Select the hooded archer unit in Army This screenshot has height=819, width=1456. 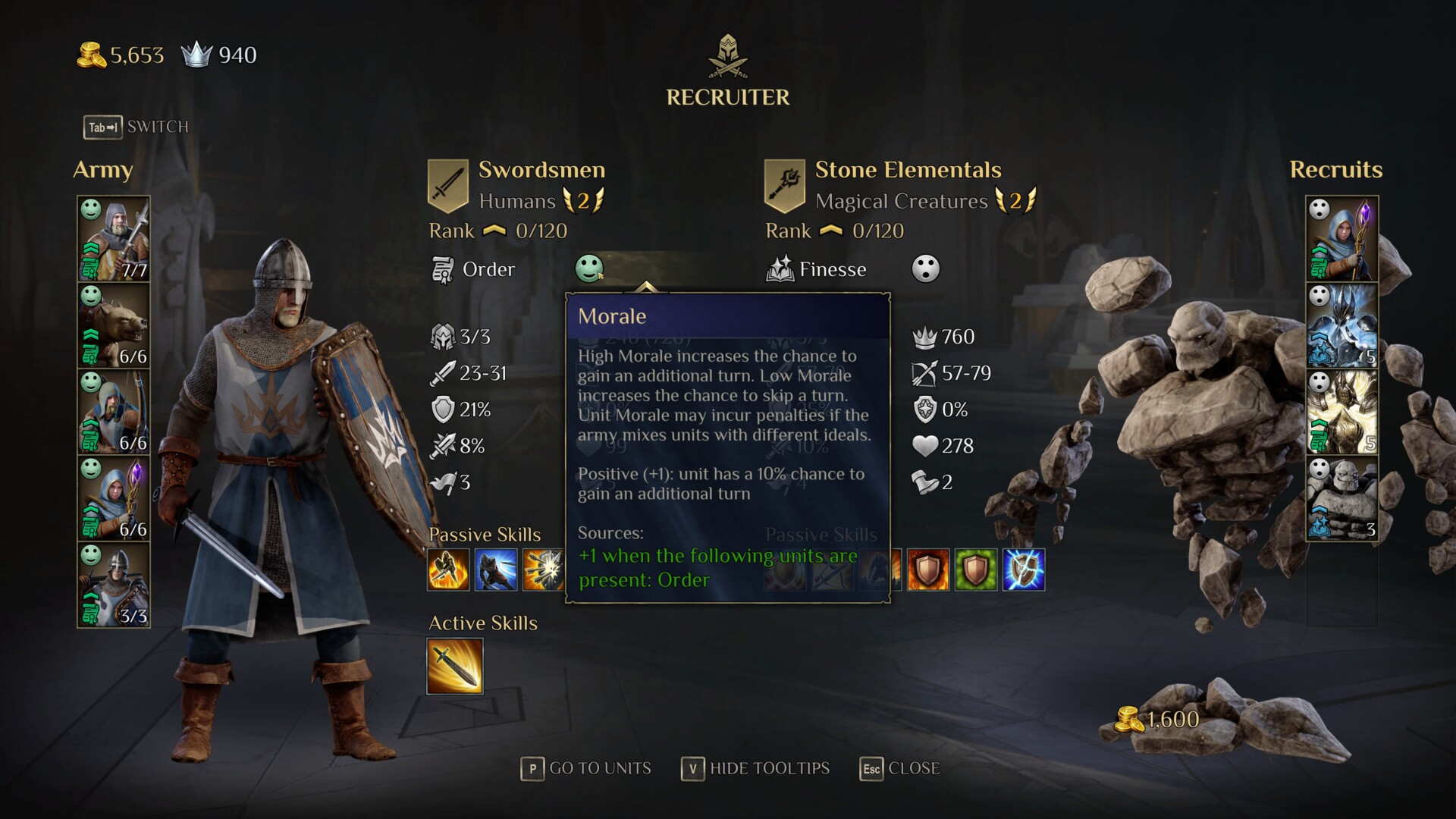point(114,413)
